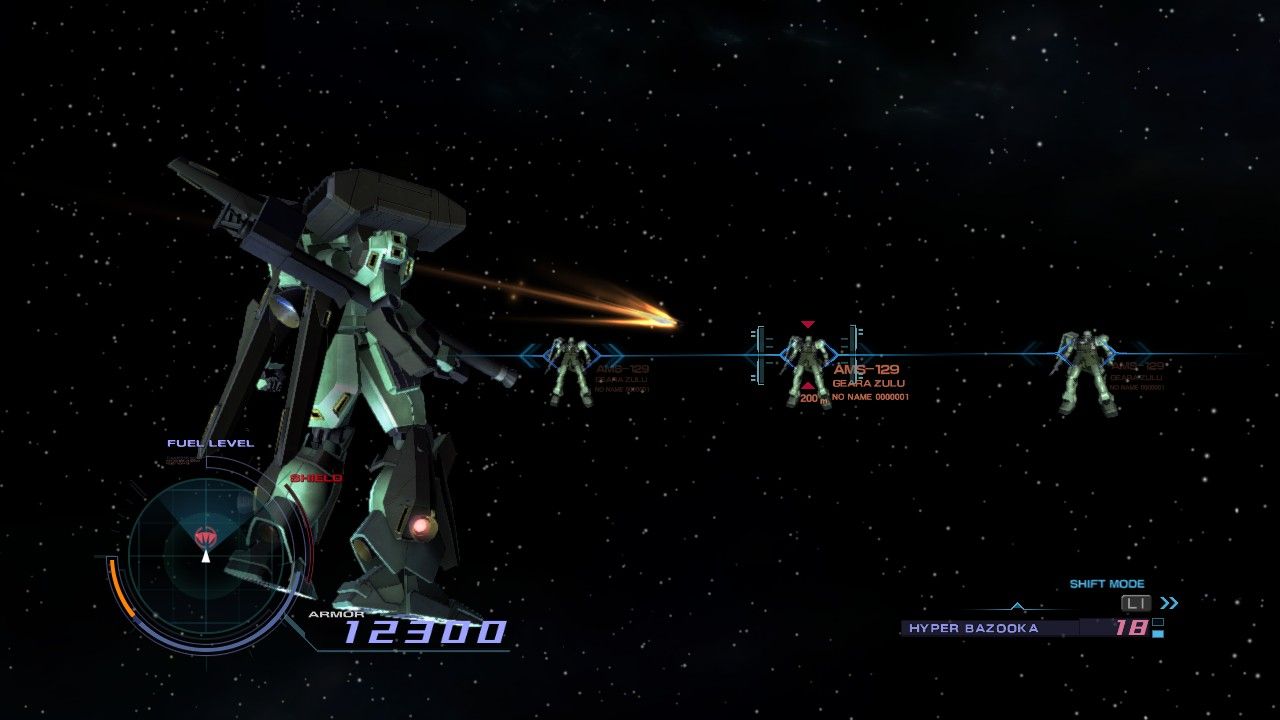Expand the SHIFT MODE double-chevron arrows
1280x720 pixels.
pos(1168,602)
